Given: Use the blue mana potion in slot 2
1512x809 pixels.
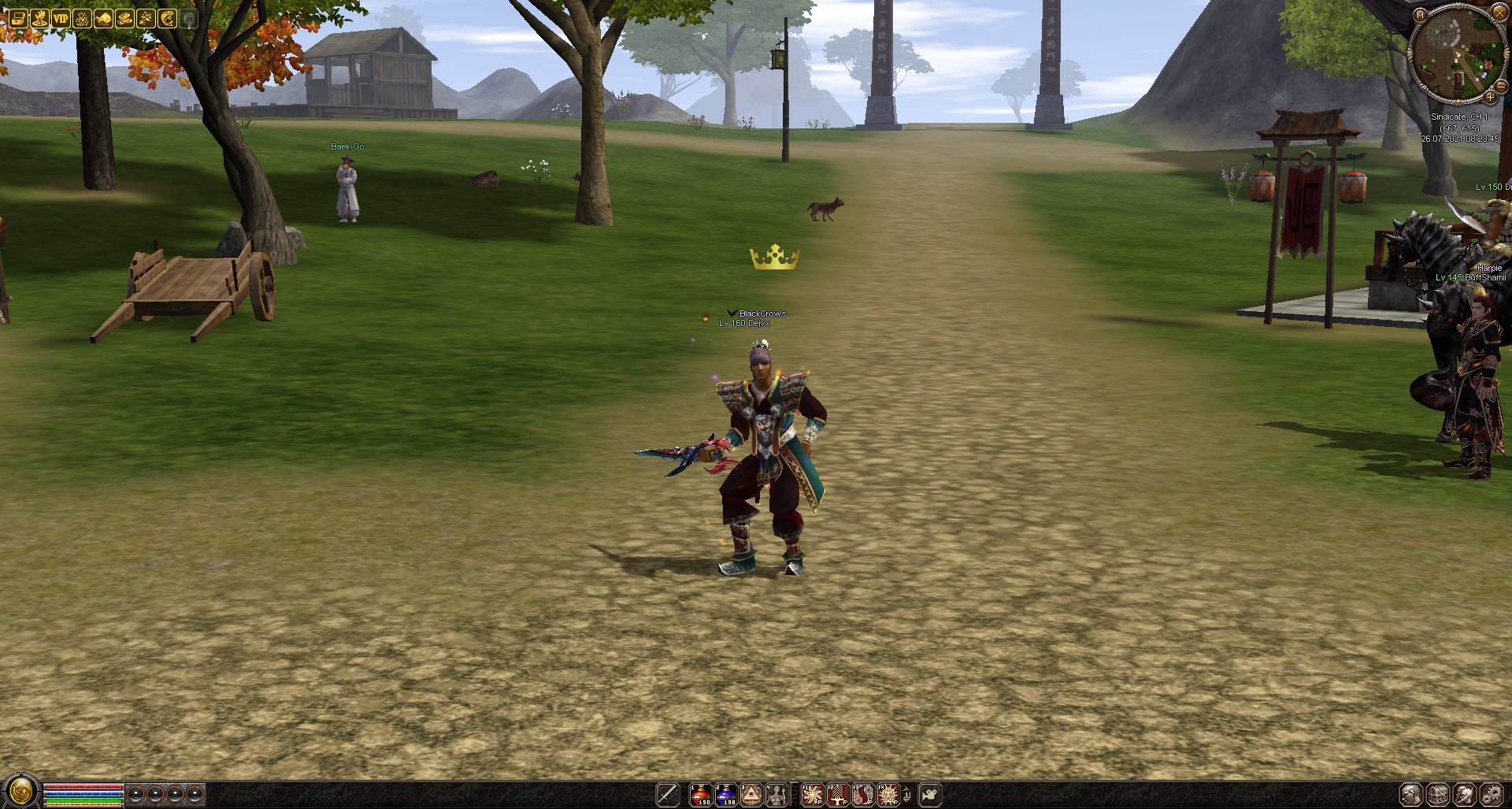Looking at the screenshot, I should [726, 794].
